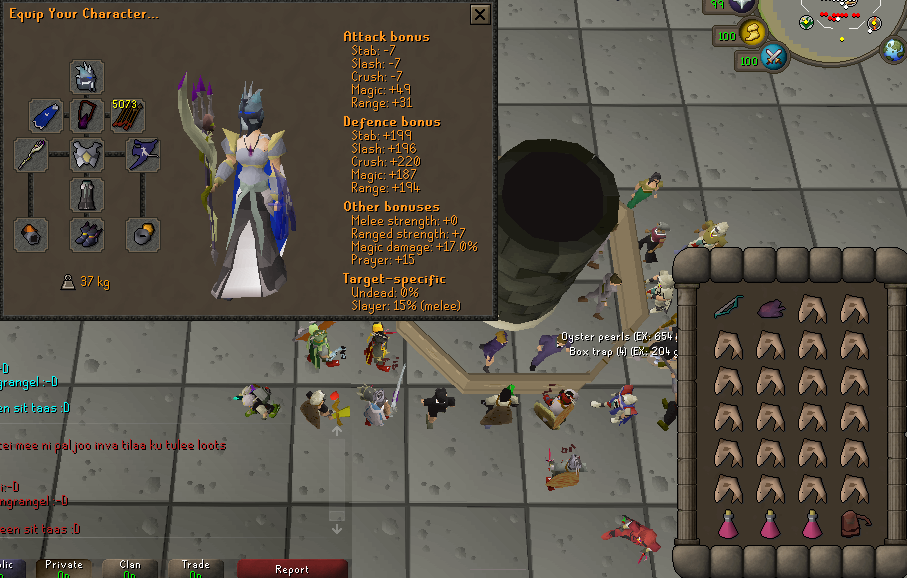Screen dimensions: 907x578
Task: Choose the ammo slot with 5073 arrows
Action: [x=127, y=116]
